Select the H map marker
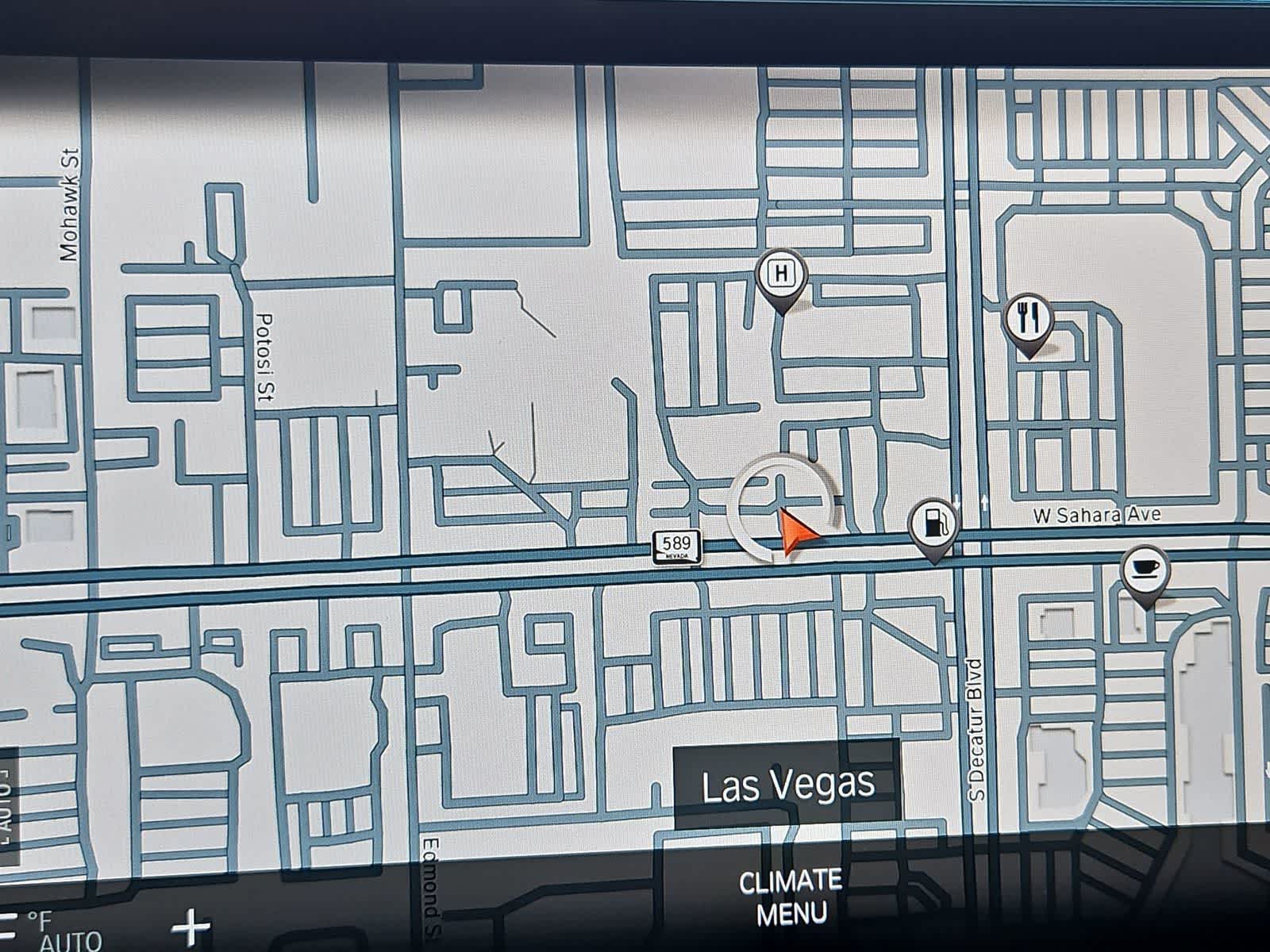Image resolution: width=1270 pixels, height=952 pixels. click(783, 276)
